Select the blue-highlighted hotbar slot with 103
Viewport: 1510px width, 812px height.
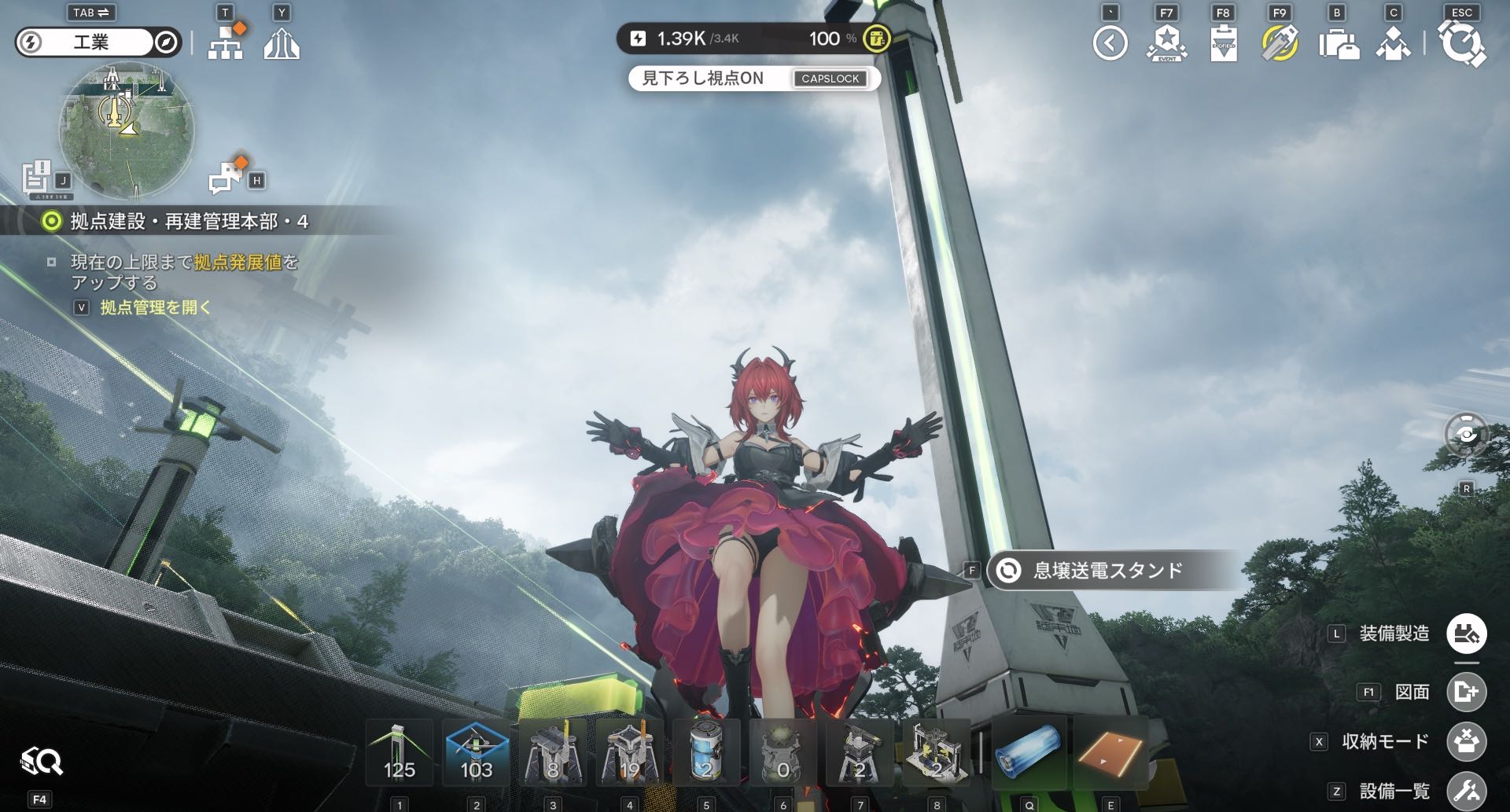point(476,753)
